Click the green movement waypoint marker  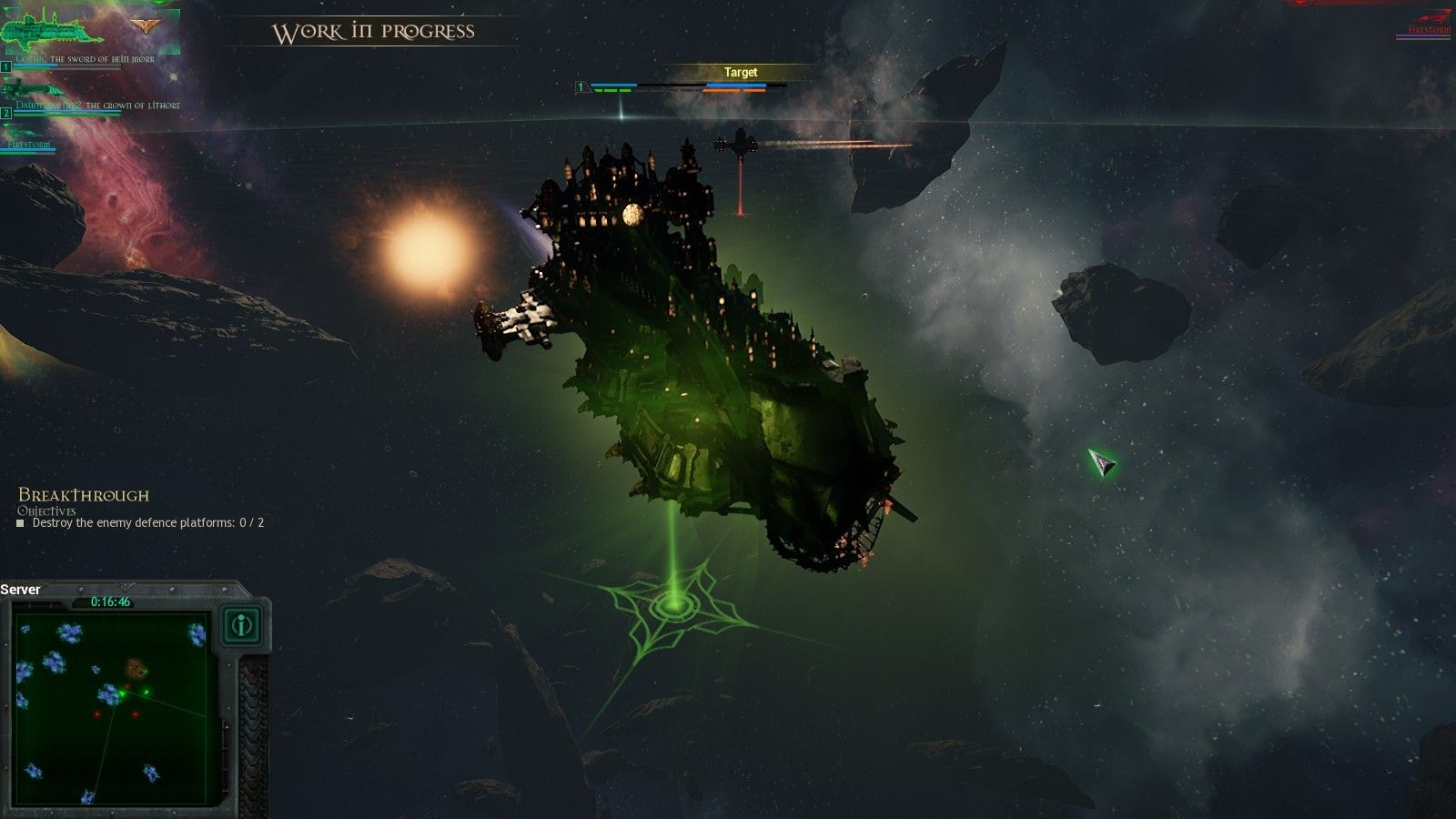pos(673,602)
